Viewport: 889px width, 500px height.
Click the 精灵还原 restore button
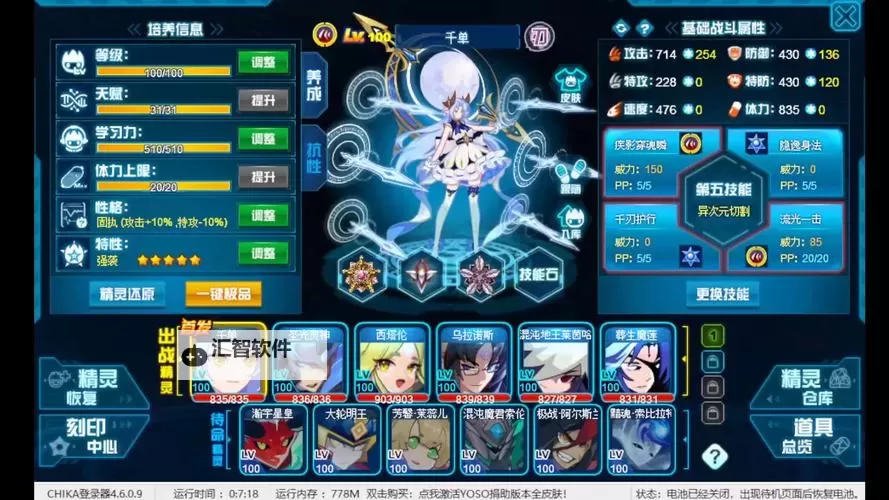point(127,294)
